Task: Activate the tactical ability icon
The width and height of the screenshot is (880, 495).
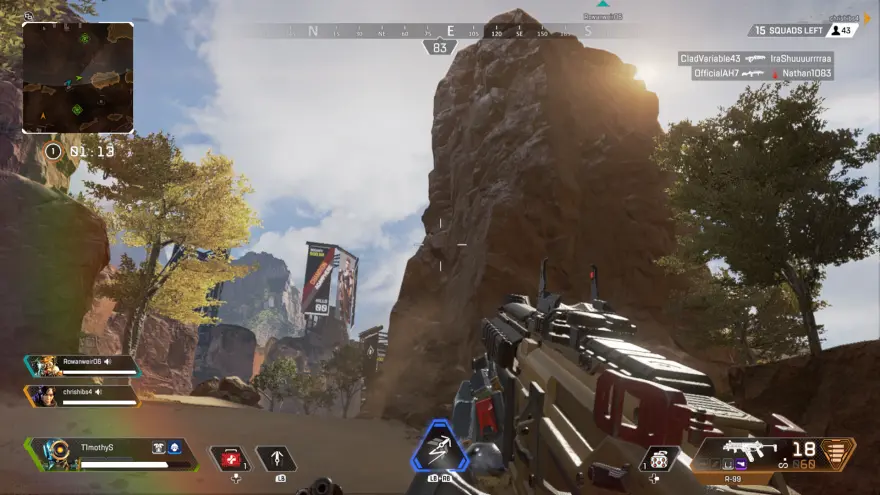Action: tap(275, 459)
